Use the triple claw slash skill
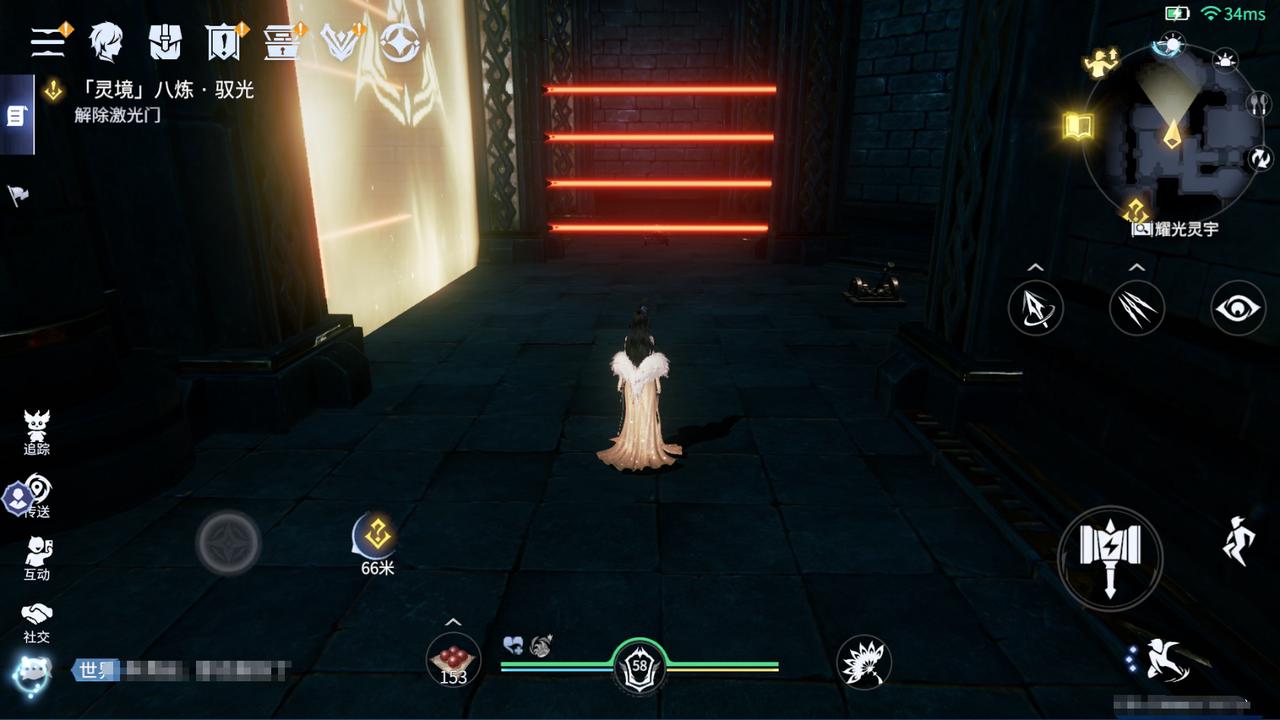This screenshot has width=1280, height=720. (1137, 308)
